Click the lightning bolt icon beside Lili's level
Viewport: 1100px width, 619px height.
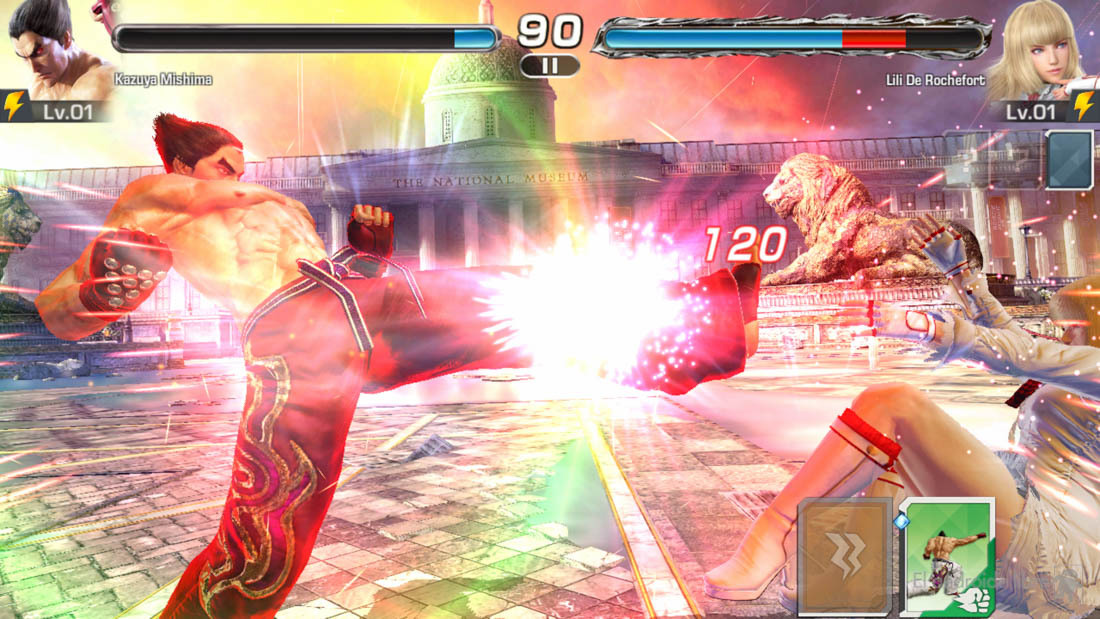tap(1084, 106)
